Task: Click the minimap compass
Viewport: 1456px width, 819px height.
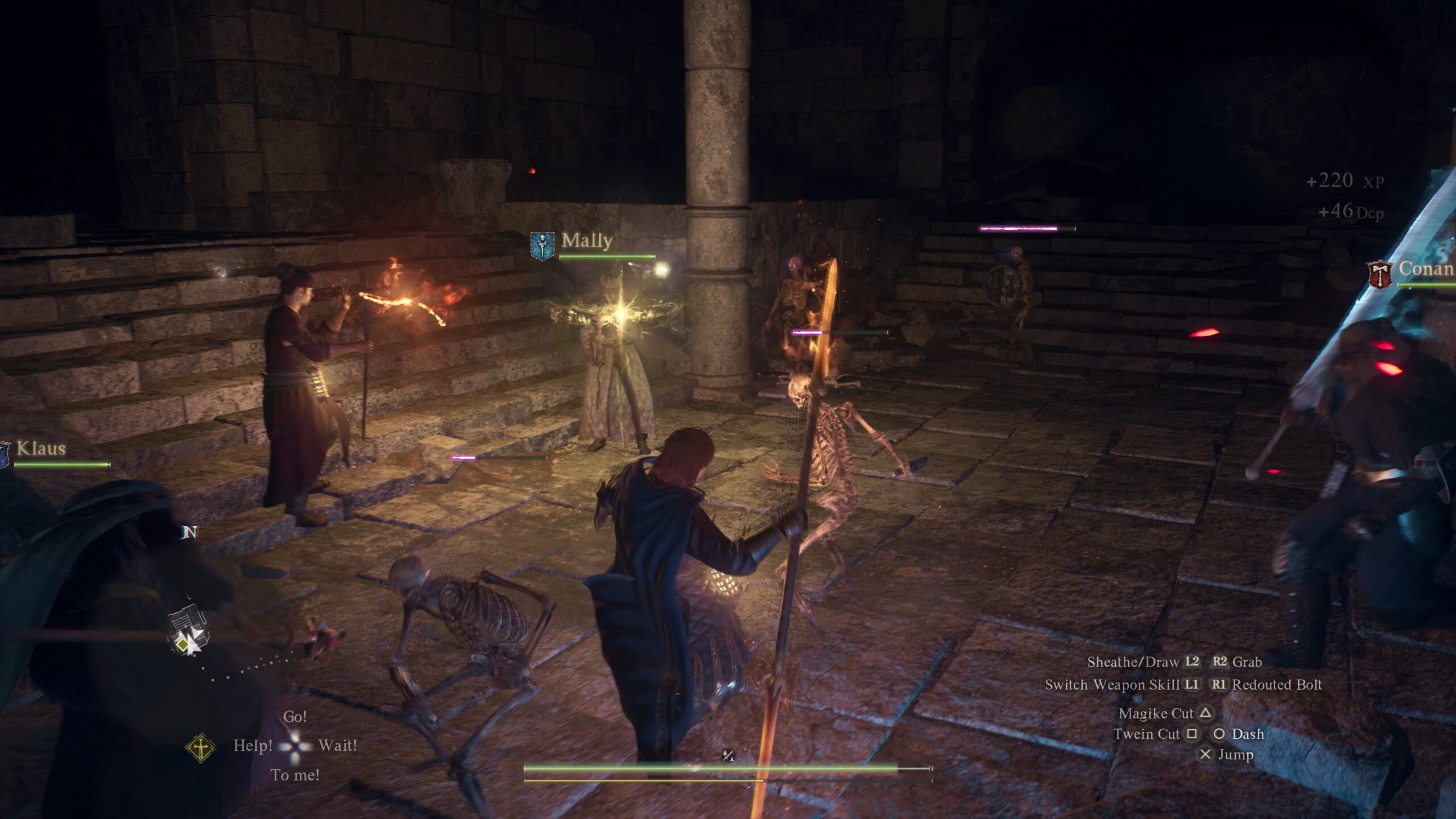Action: [188, 631]
